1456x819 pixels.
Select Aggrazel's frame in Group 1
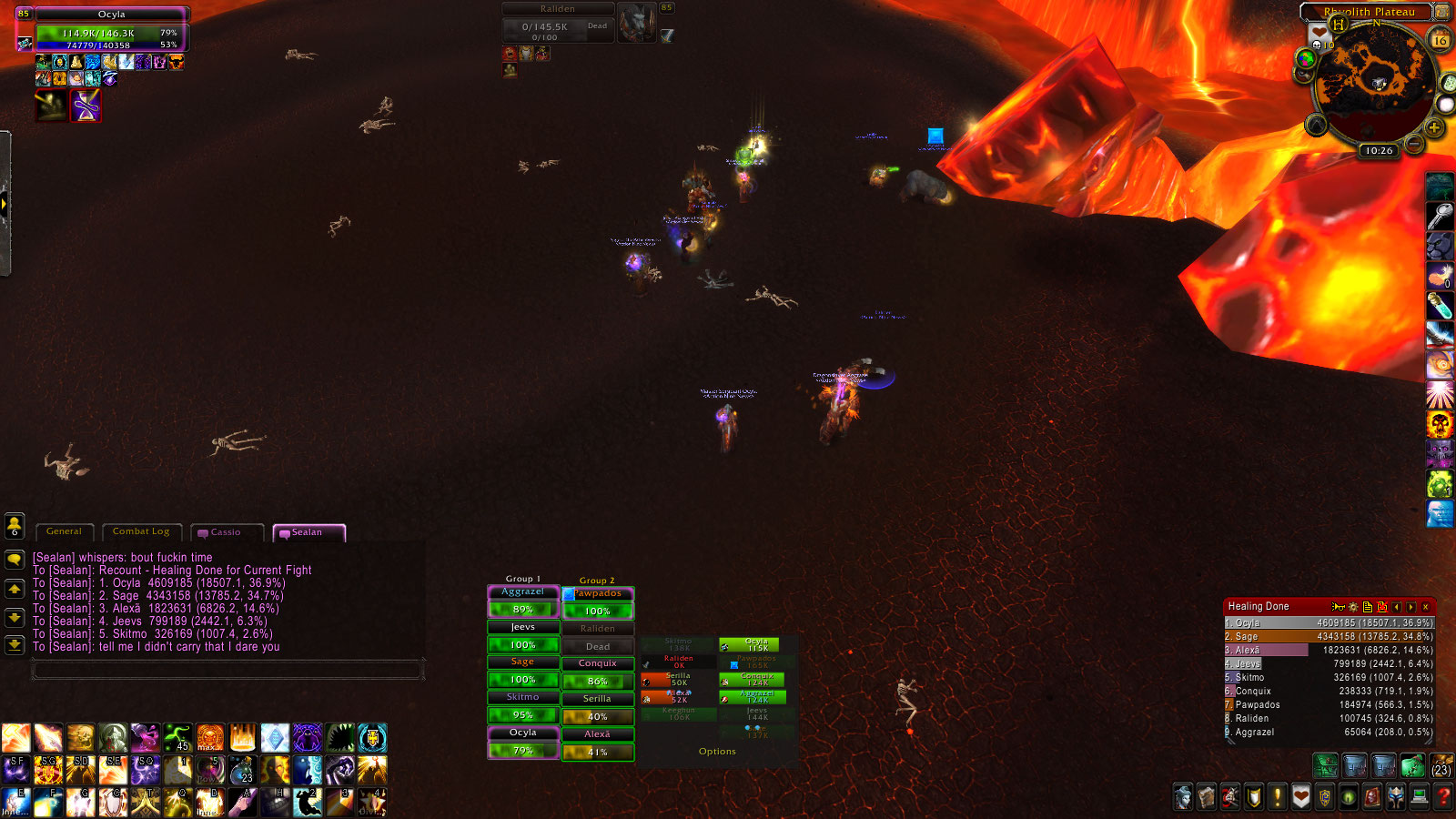[523, 592]
